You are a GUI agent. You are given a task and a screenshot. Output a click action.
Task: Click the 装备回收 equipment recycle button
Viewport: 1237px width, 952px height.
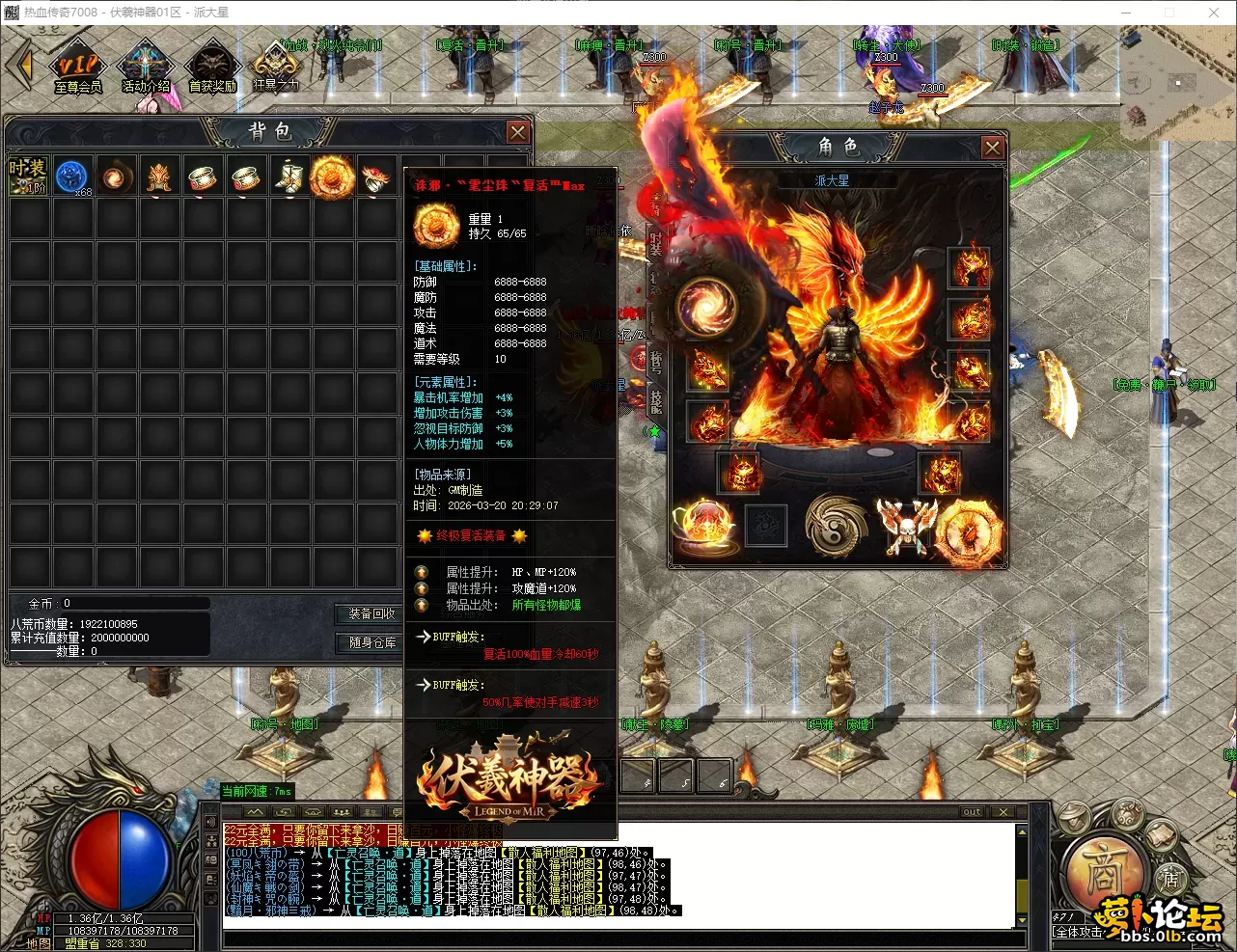click(371, 613)
